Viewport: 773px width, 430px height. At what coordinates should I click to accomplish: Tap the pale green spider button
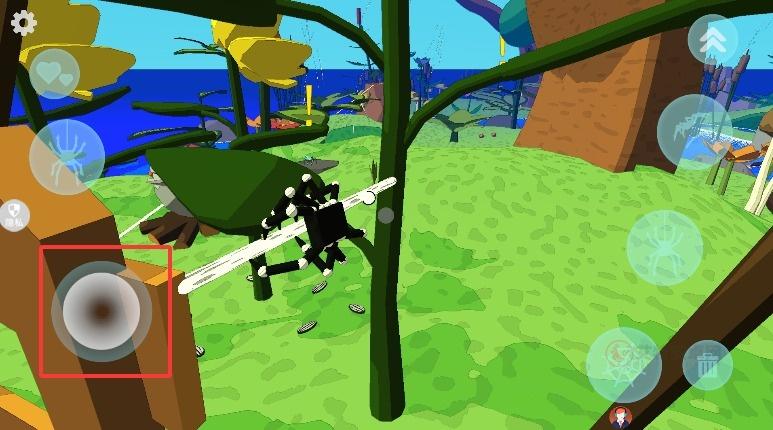664,247
